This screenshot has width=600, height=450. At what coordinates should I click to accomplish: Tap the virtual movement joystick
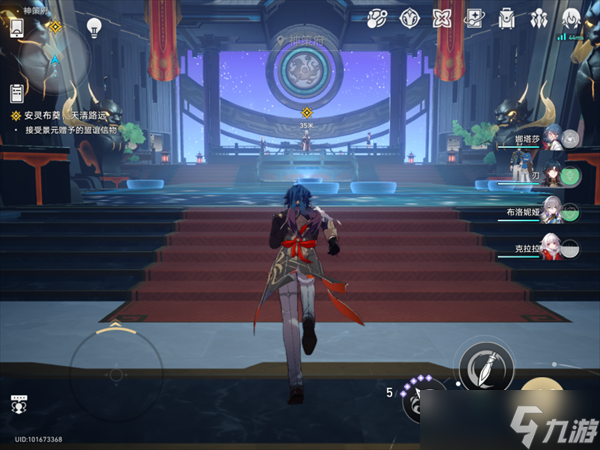pyautogui.click(x=115, y=368)
